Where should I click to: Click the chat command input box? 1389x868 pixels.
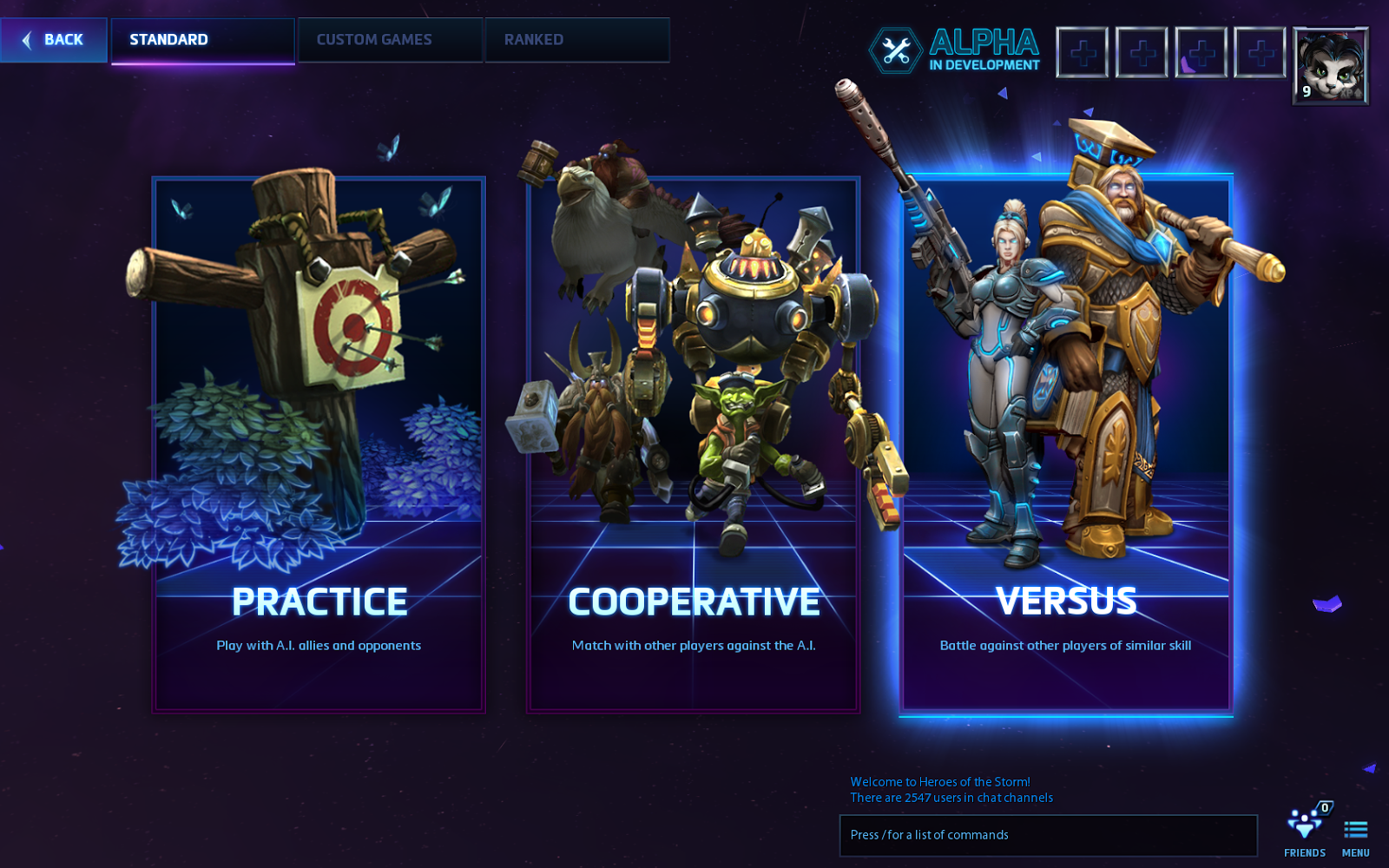[x=1048, y=835]
